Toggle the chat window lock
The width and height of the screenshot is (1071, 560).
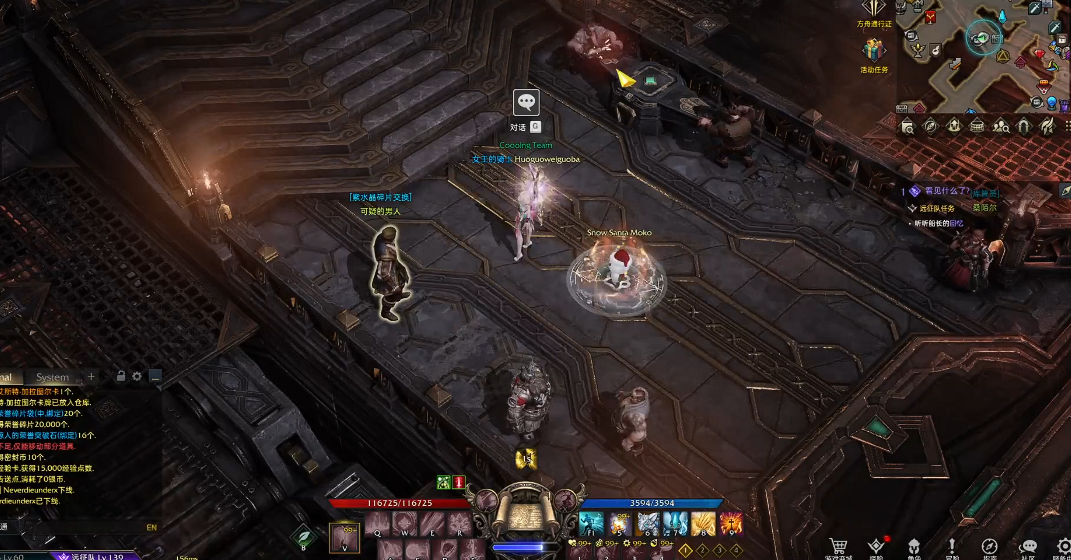(x=121, y=376)
